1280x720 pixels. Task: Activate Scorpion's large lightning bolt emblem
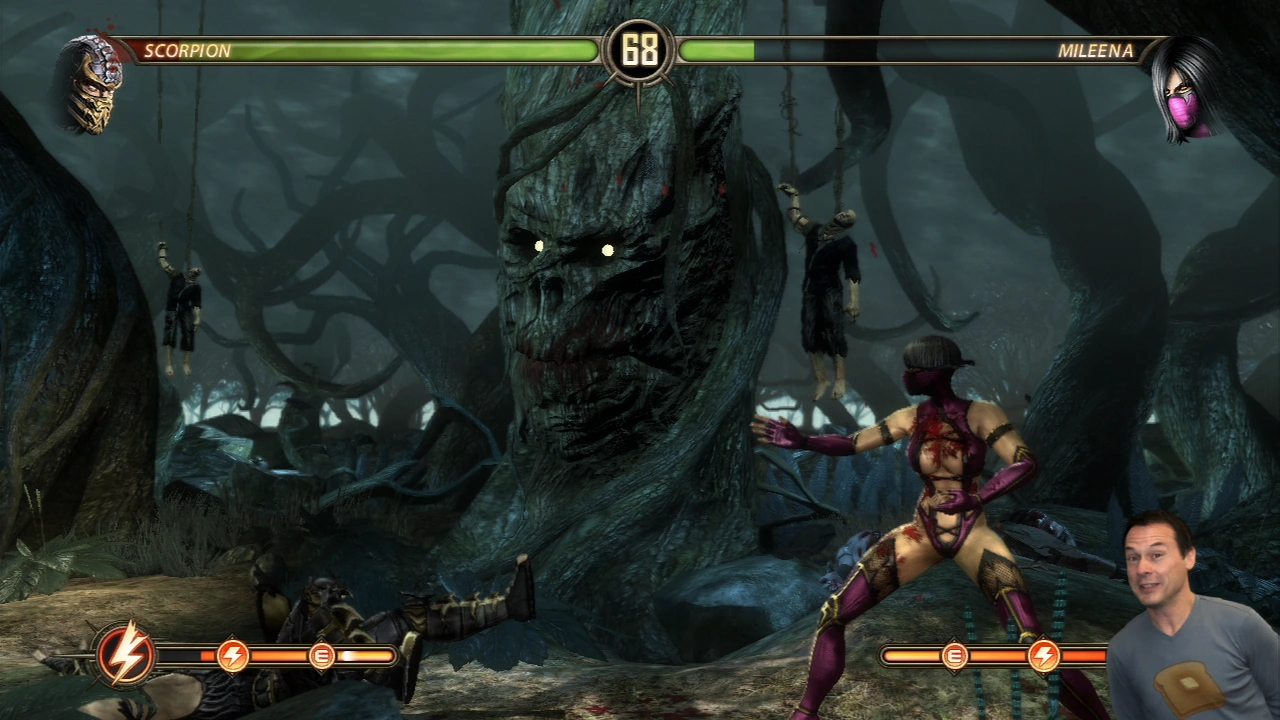pos(127,656)
